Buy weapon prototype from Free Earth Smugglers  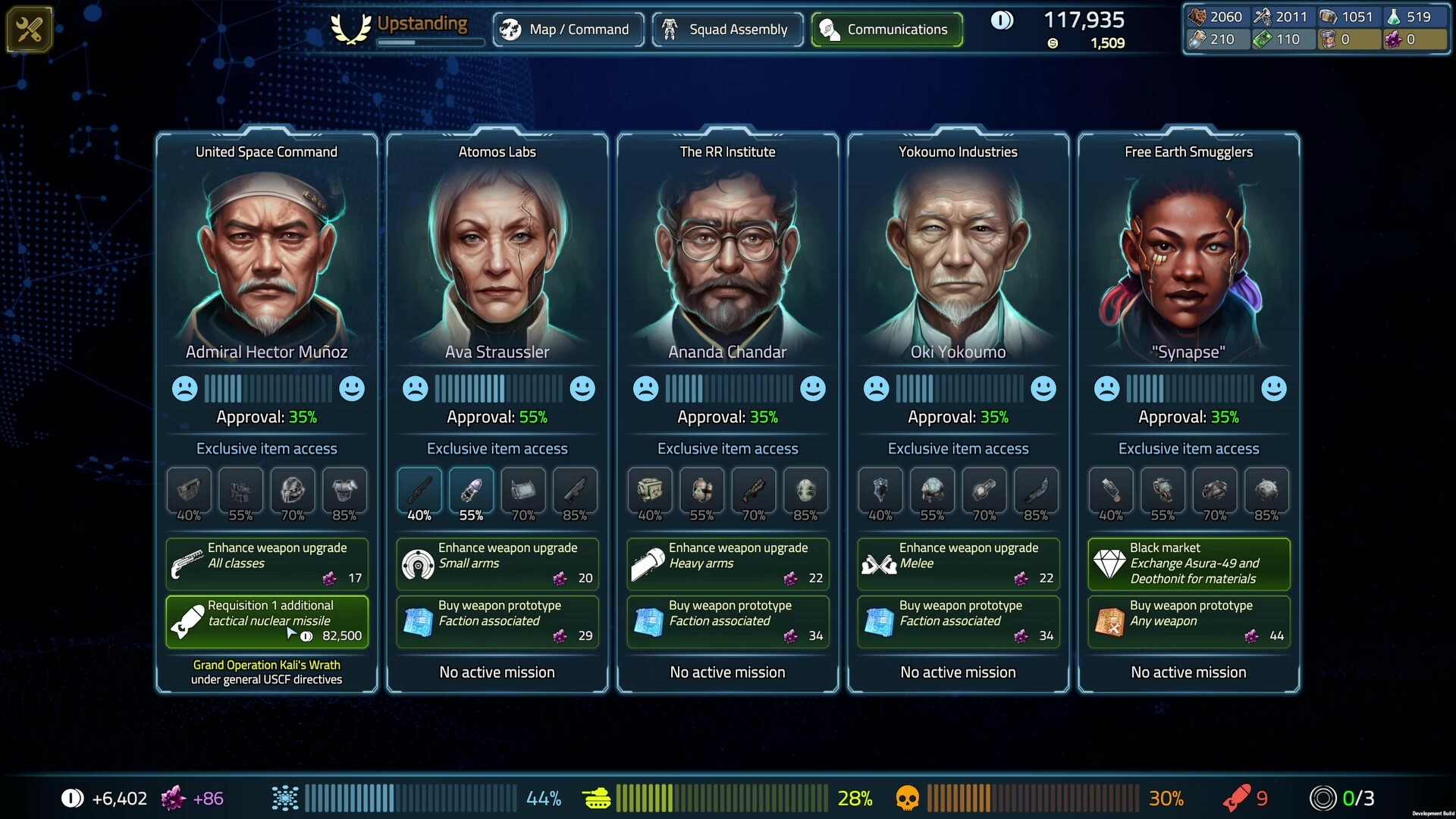(x=1188, y=621)
